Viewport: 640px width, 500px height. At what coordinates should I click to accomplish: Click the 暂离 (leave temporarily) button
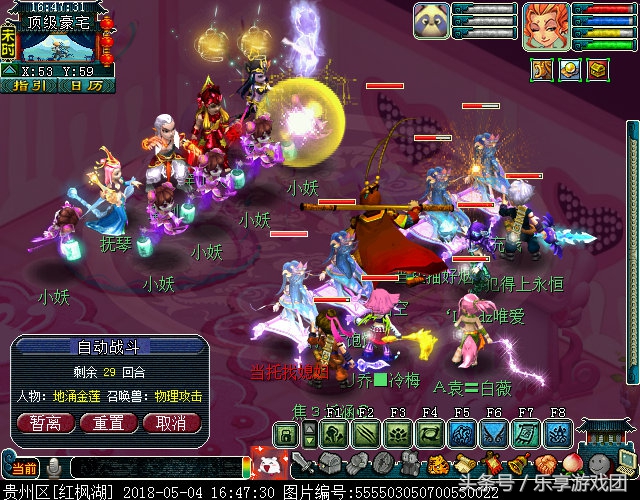tap(45, 423)
